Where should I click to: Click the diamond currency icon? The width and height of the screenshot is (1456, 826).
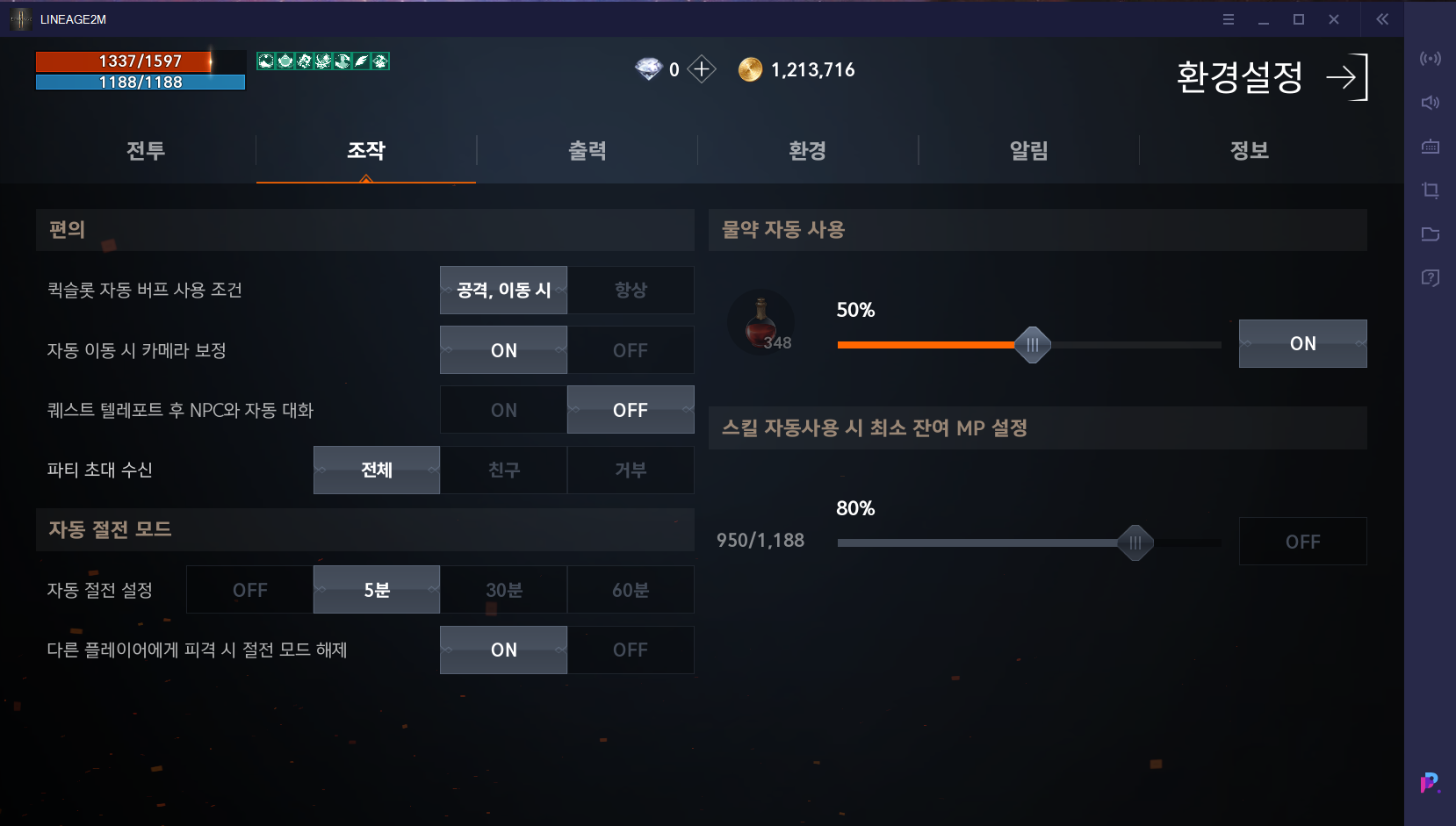[x=648, y=68]
